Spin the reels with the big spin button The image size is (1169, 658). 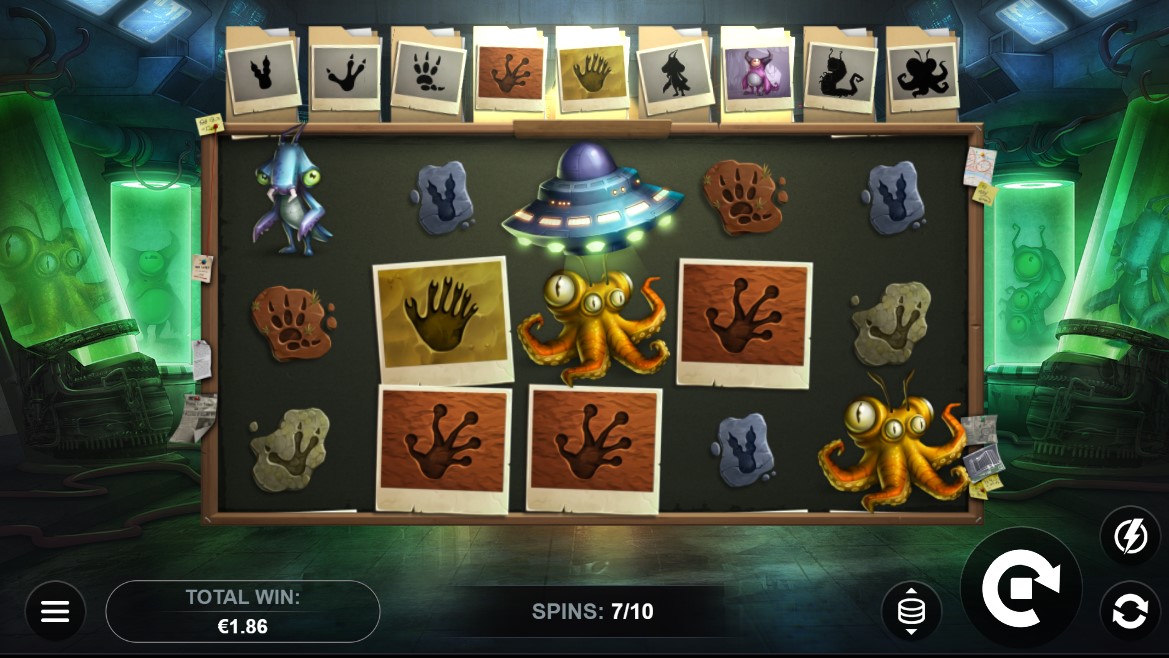(1021, 588)
